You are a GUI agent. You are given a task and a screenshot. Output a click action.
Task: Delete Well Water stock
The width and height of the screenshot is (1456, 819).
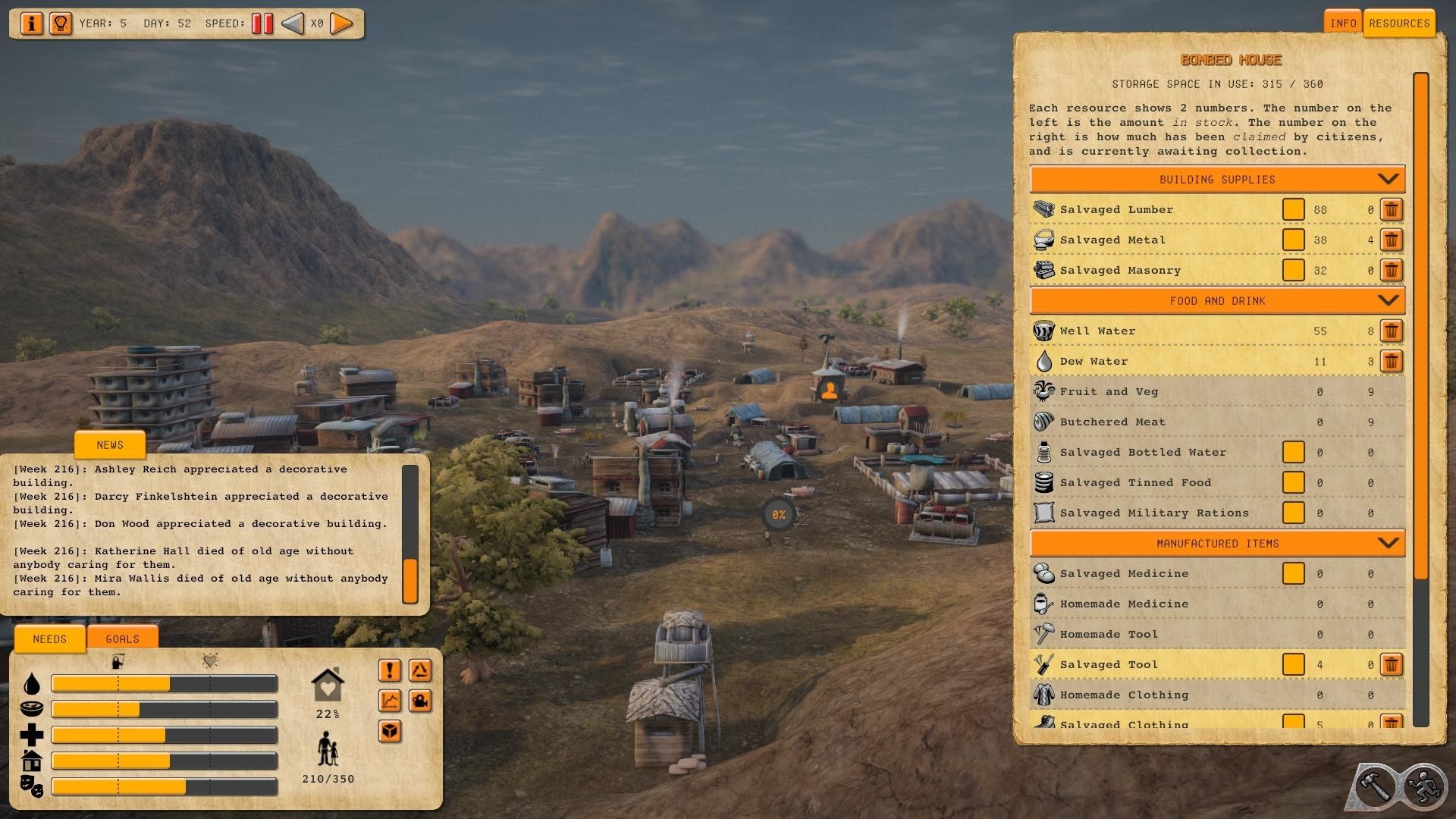coord(1391,331)
